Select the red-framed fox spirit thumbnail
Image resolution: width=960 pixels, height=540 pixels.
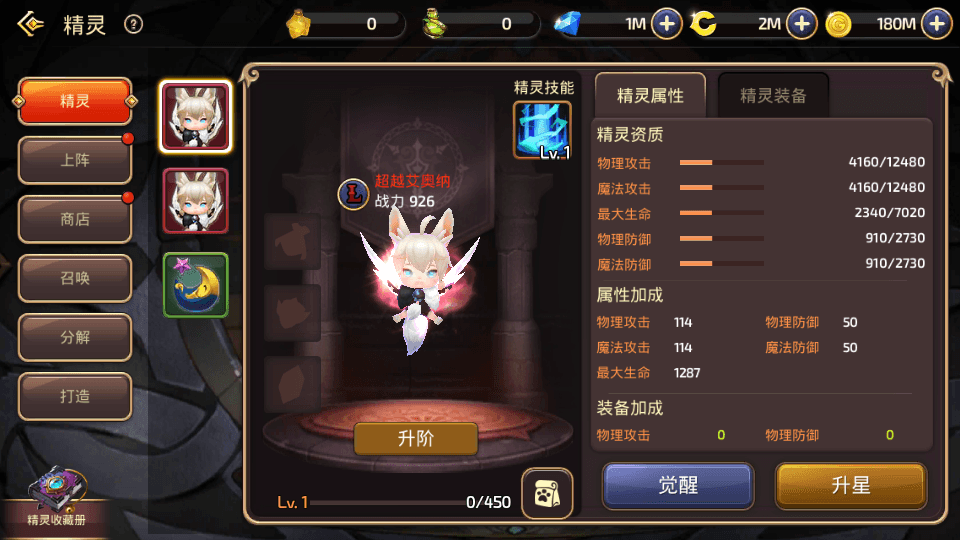click(196, 200)
